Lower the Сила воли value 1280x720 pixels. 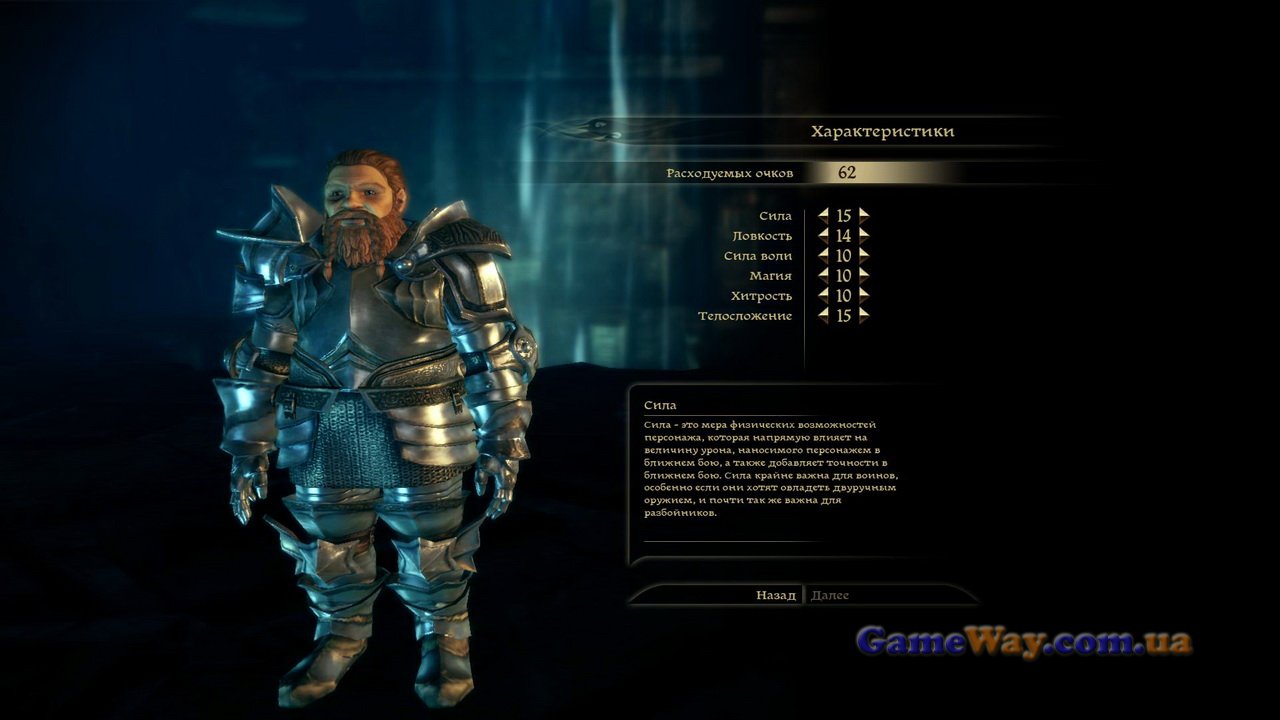823,255
